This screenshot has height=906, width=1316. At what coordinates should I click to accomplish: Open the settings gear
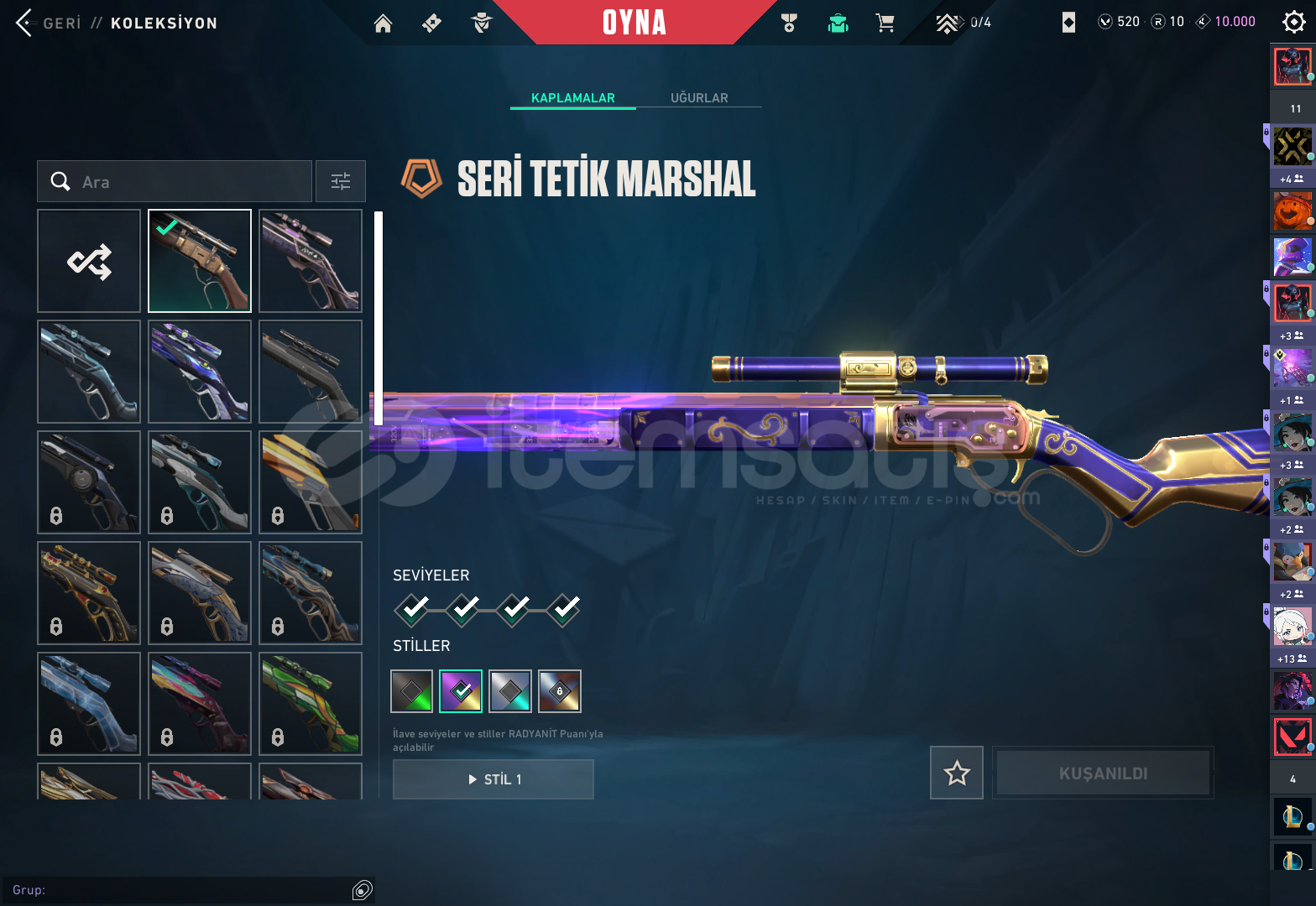(1293, 23)
